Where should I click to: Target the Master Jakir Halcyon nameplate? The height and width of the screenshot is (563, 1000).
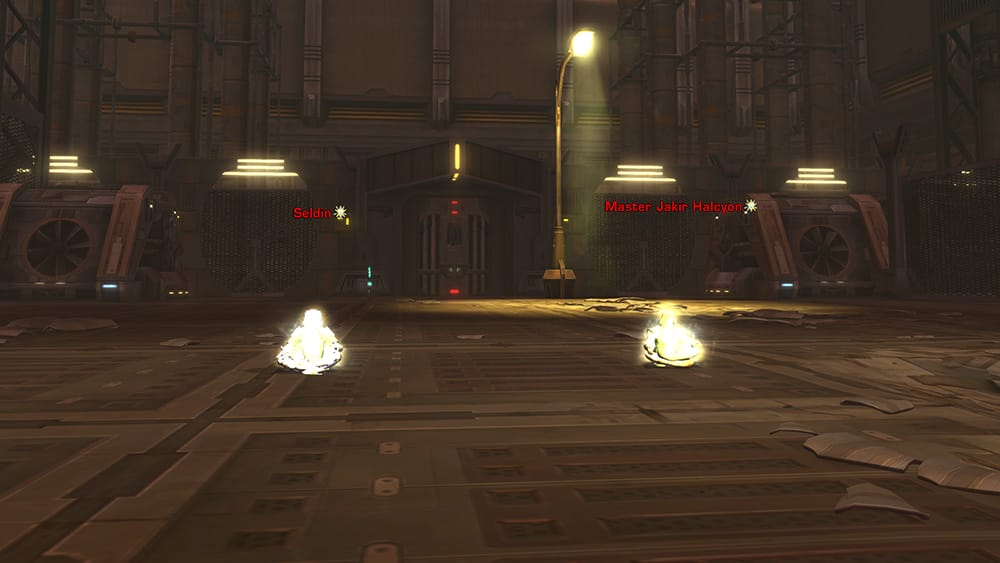674,206
